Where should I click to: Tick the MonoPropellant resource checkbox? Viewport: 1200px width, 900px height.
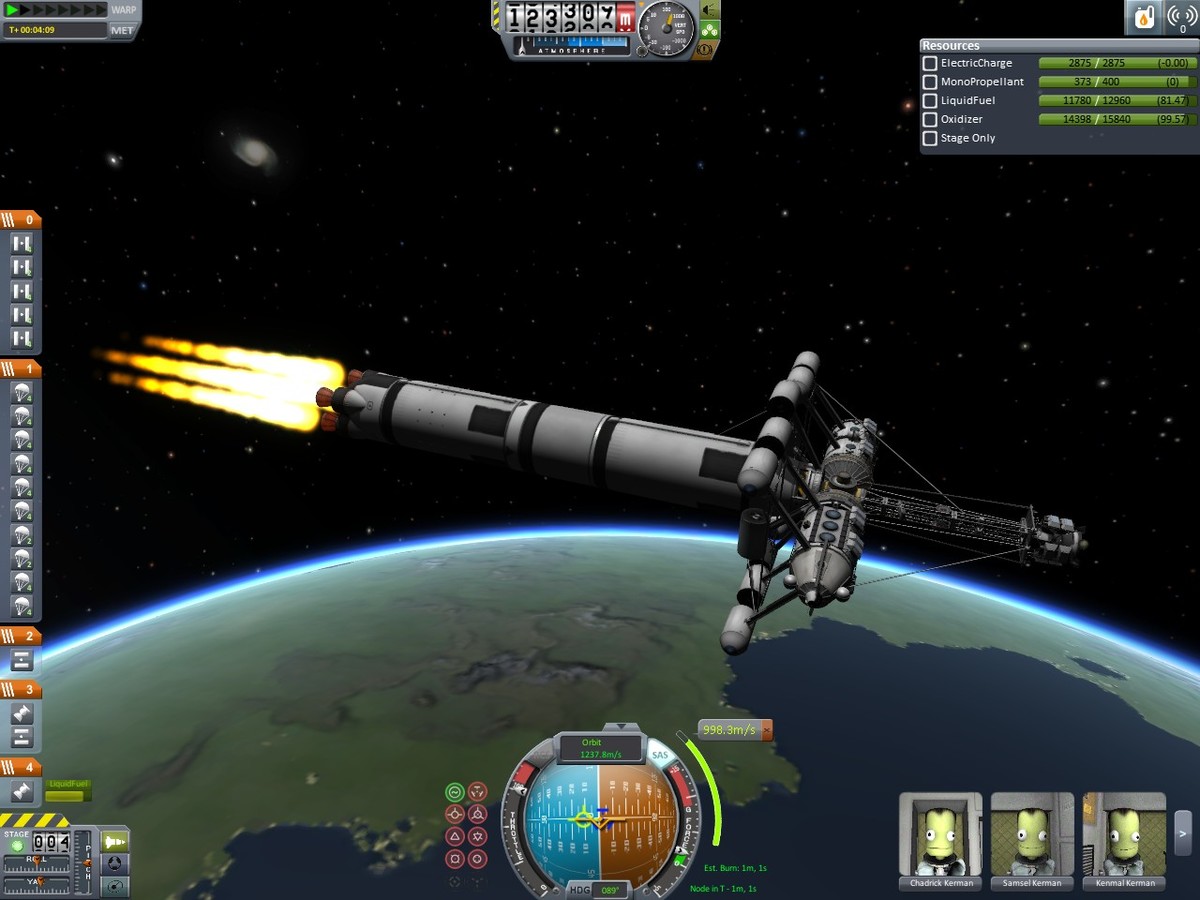[930, 82]
